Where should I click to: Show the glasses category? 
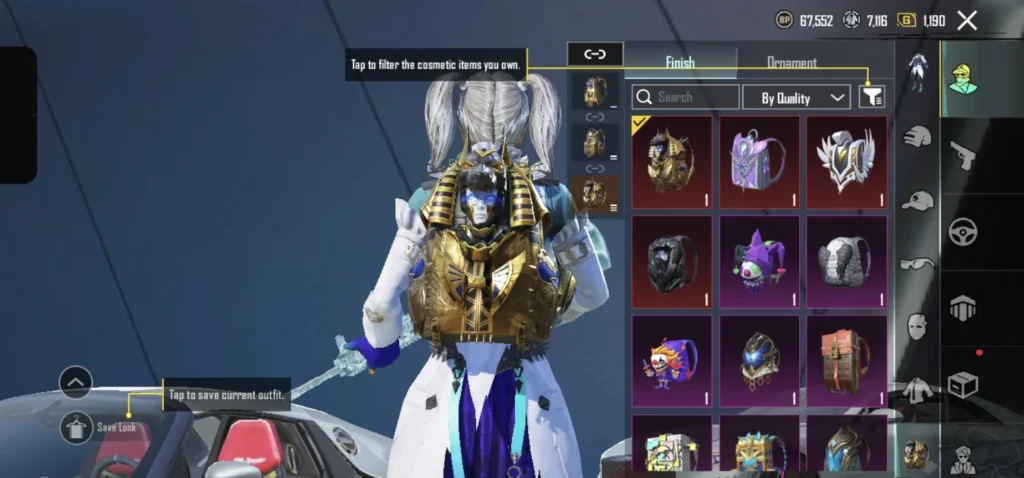[917, 264]
